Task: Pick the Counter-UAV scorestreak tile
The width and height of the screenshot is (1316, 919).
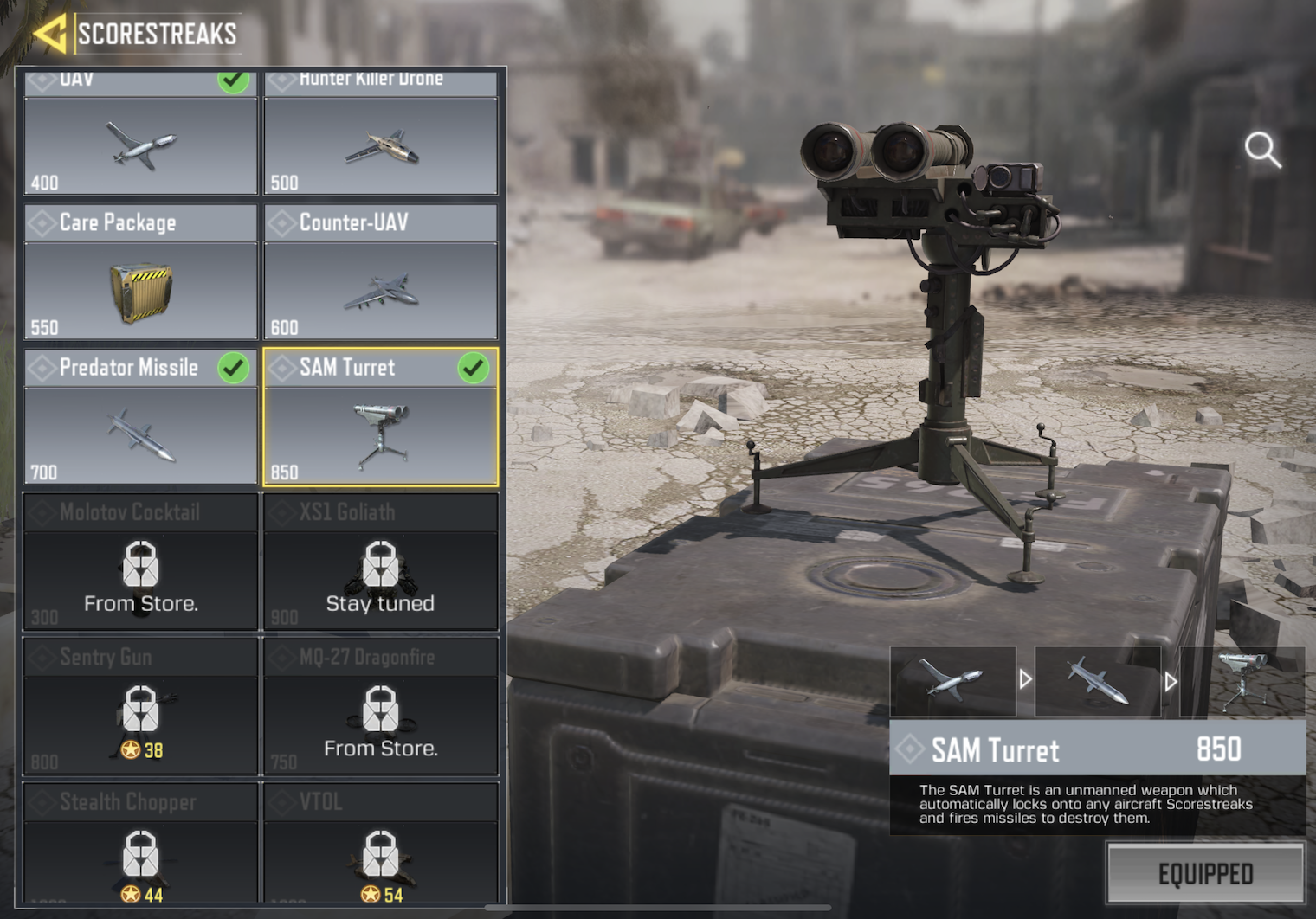Action: click(x=381, y=273)
